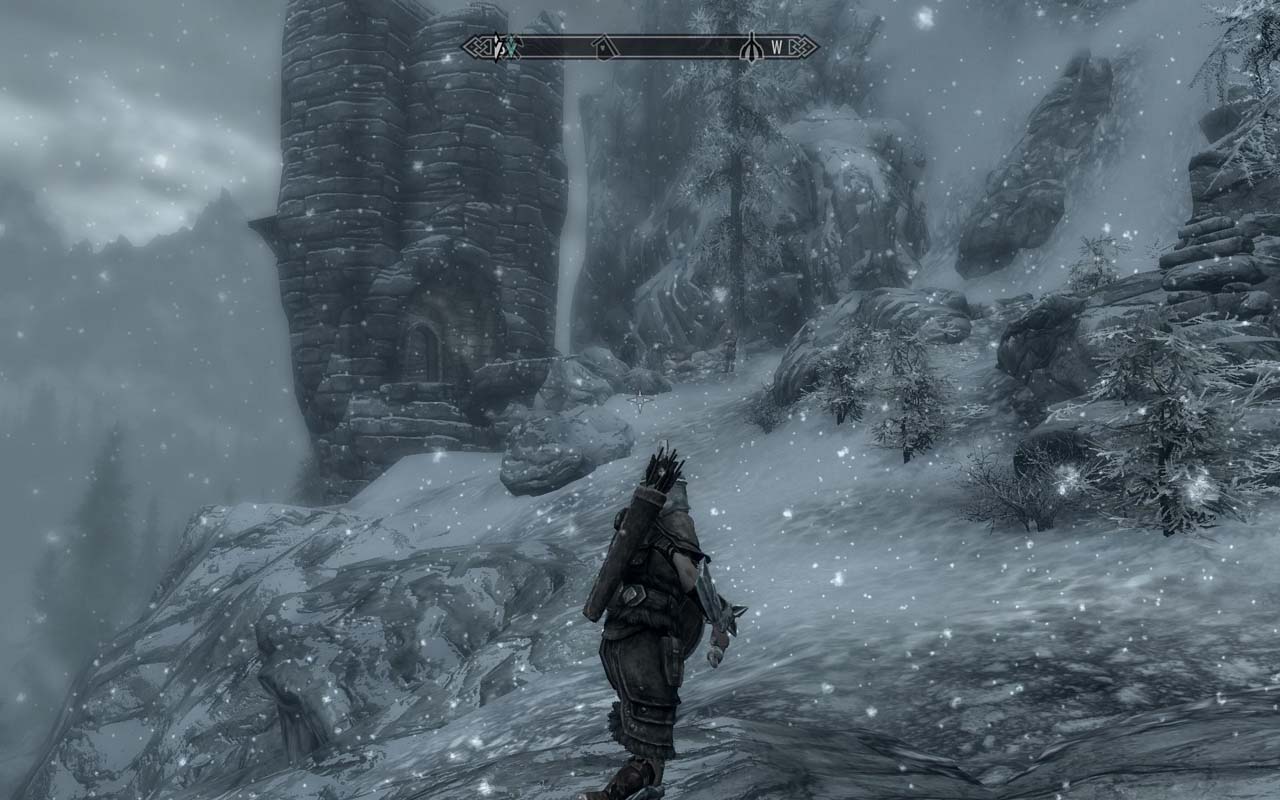Click the left decorative end of the compass bar
Viewport: 1280px width, 800px height.
[x=475, y=46]
